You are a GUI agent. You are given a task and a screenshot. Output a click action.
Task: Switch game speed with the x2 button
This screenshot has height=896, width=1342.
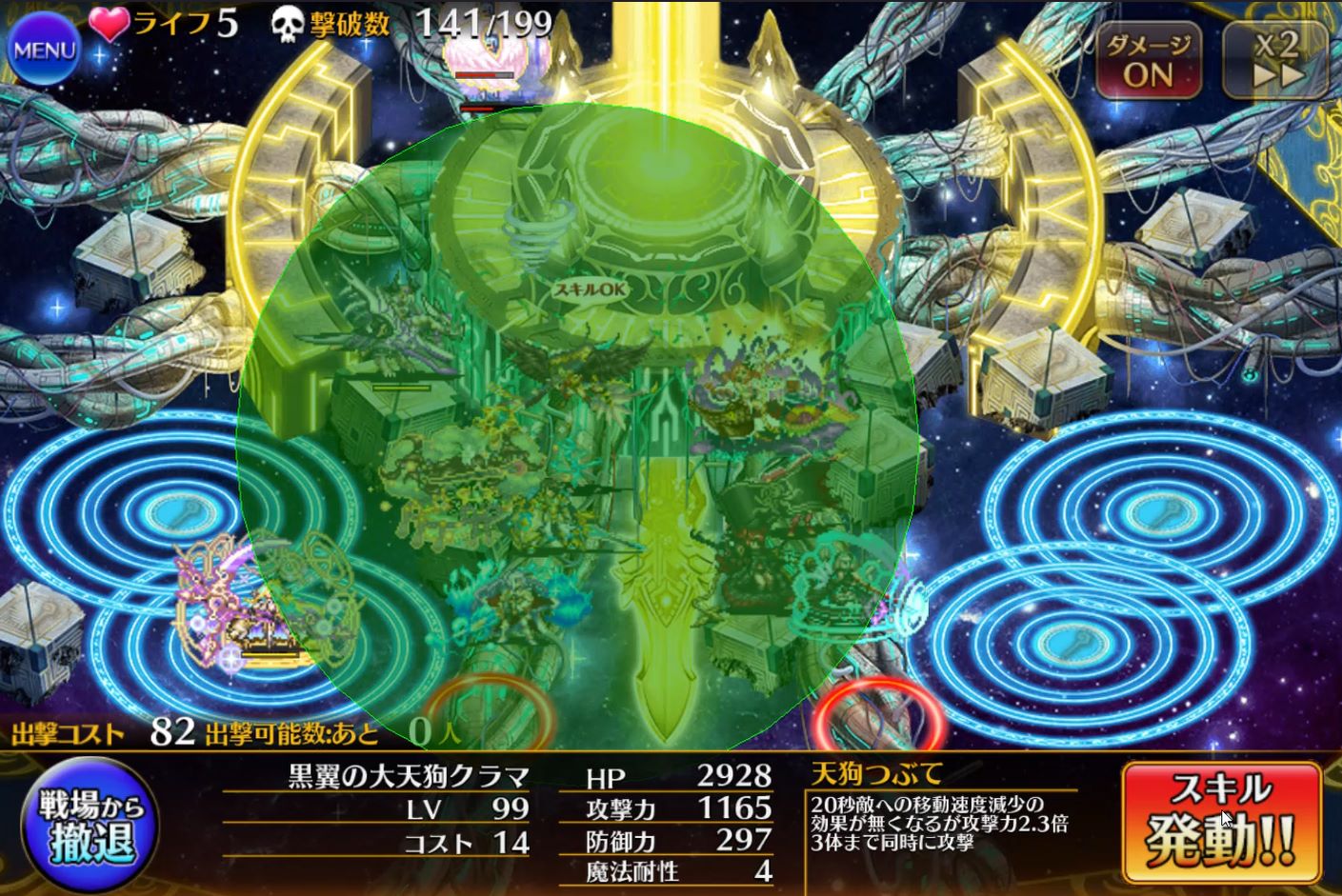point(1276,60)
